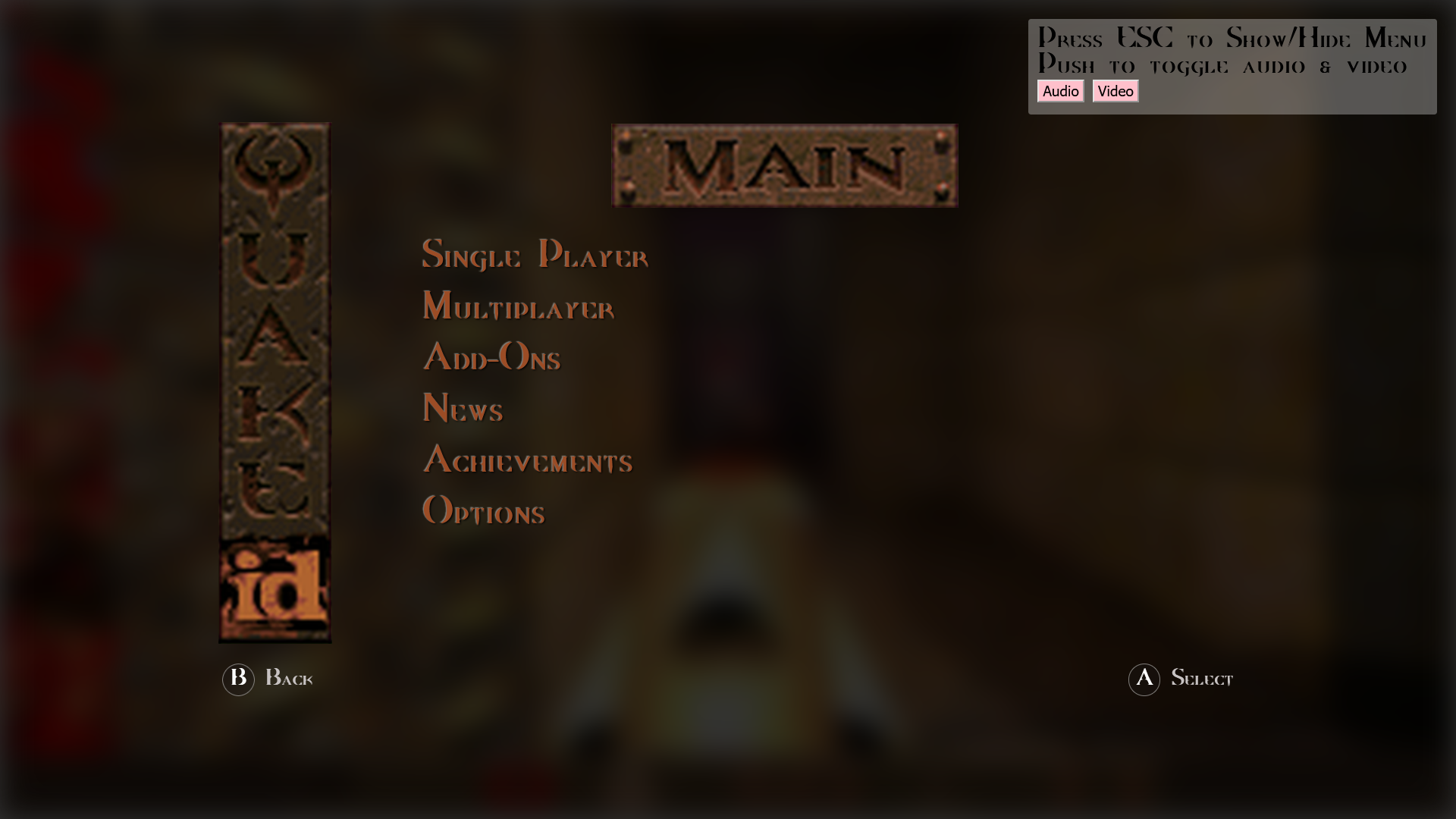
Task: Toggle the Video overlay button
Action: tap(1115, 91)
